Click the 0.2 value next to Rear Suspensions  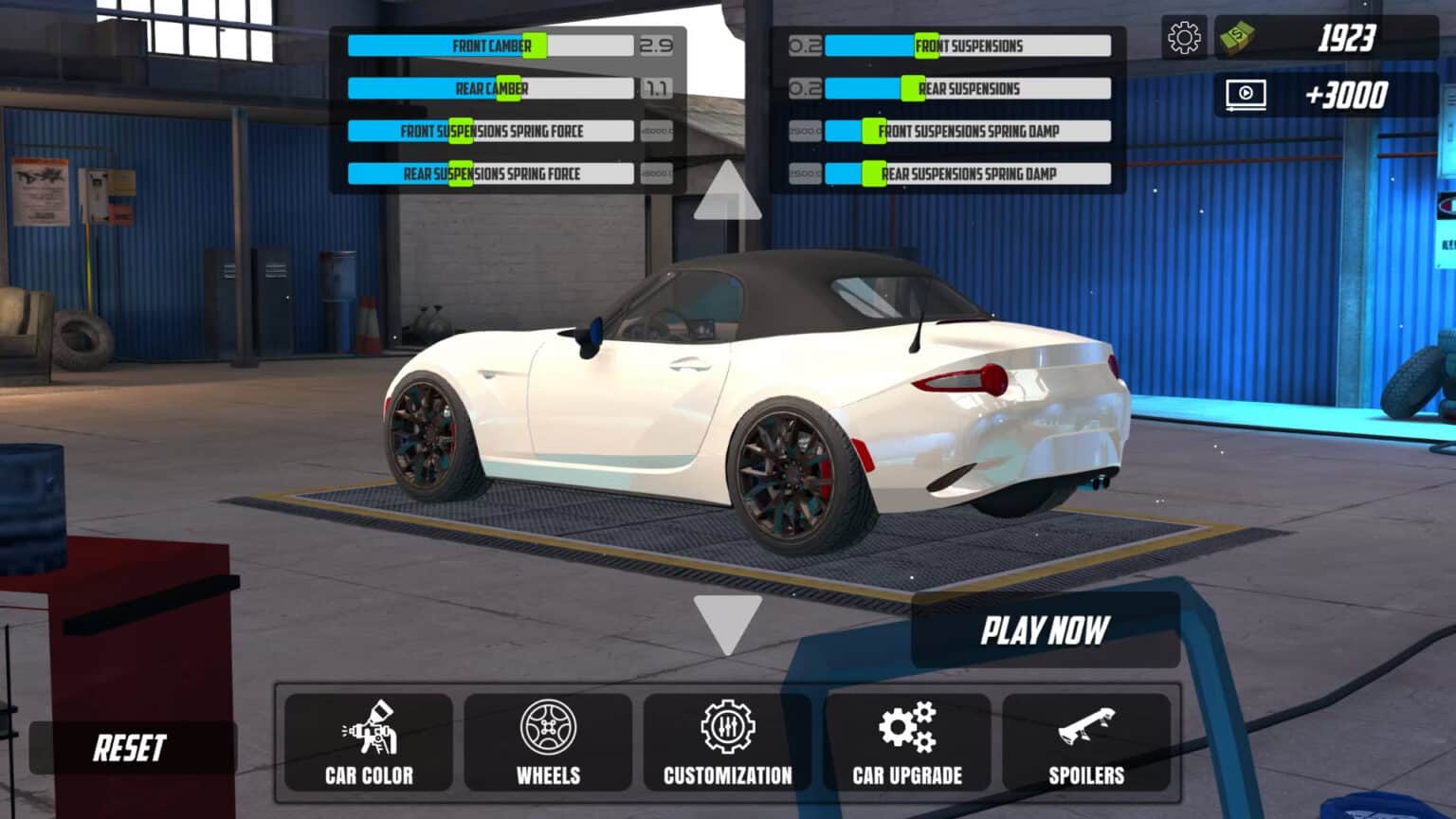(805, 88)
